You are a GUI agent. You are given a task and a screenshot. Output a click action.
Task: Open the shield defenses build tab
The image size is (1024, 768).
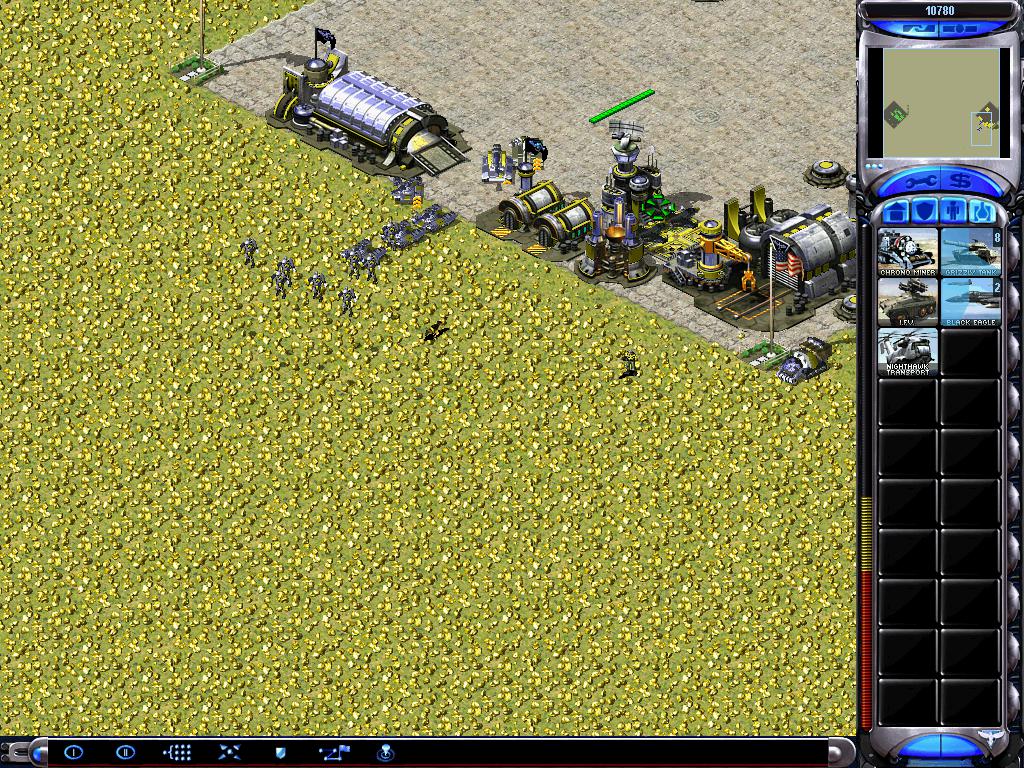(x=923, y=212)
